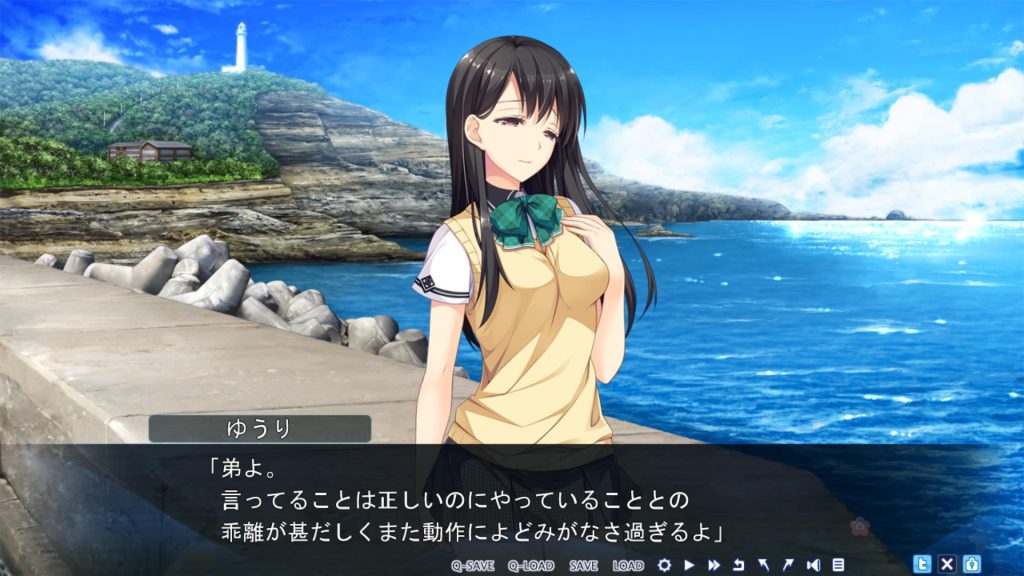This screenshot has width=1024, height=576.
Task: Quick save with the Q-SAVE button
Action: (472, 565)
